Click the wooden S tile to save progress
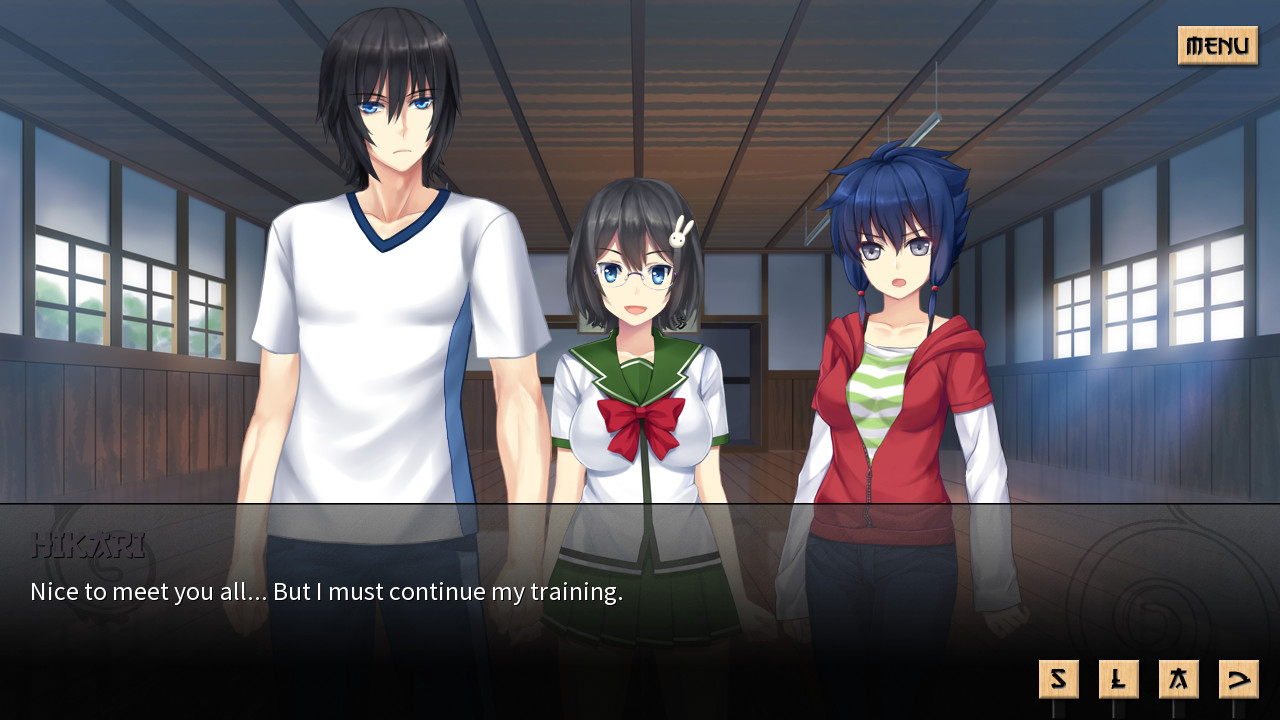This screenshot has width=1280, height=720. (x=1058, y=678)
